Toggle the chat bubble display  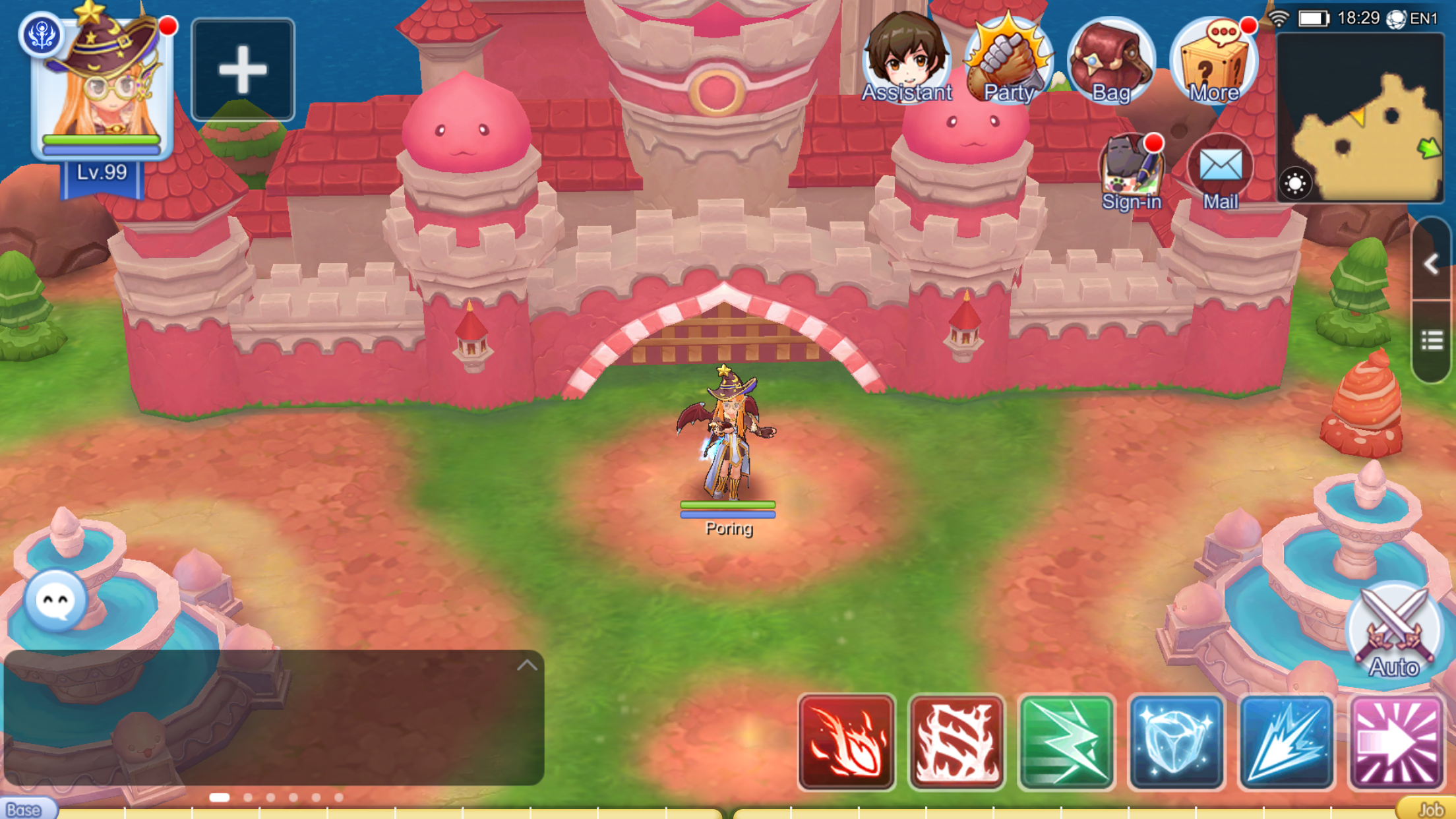click(x=56, y=599)
